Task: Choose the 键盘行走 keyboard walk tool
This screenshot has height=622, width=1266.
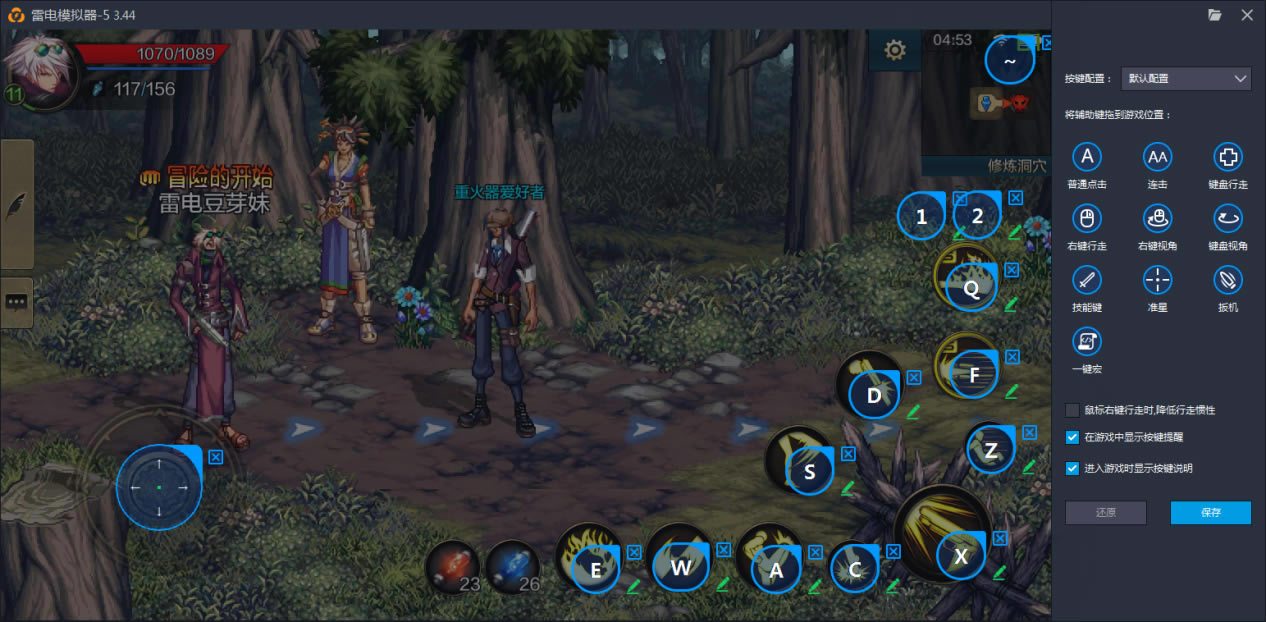Action: point(1227,157)
